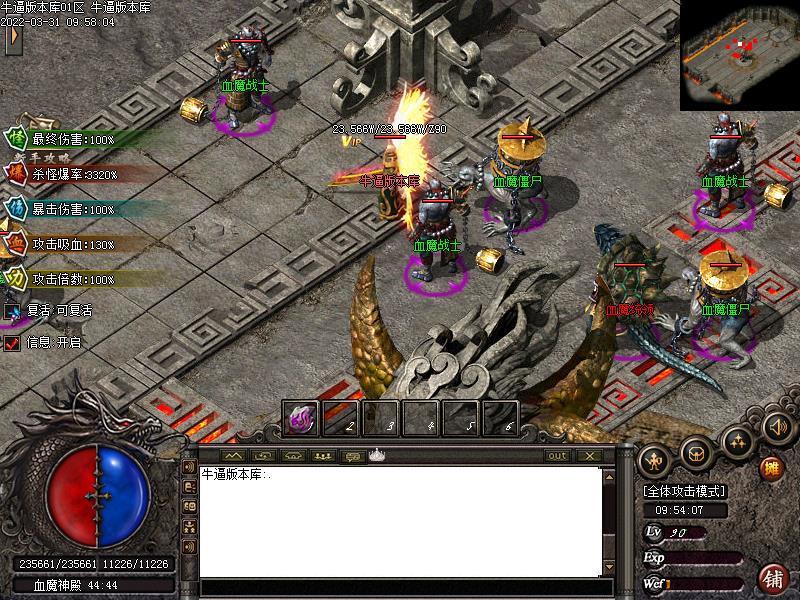Select the three-people group chat tab

click(x=322, y=456)
